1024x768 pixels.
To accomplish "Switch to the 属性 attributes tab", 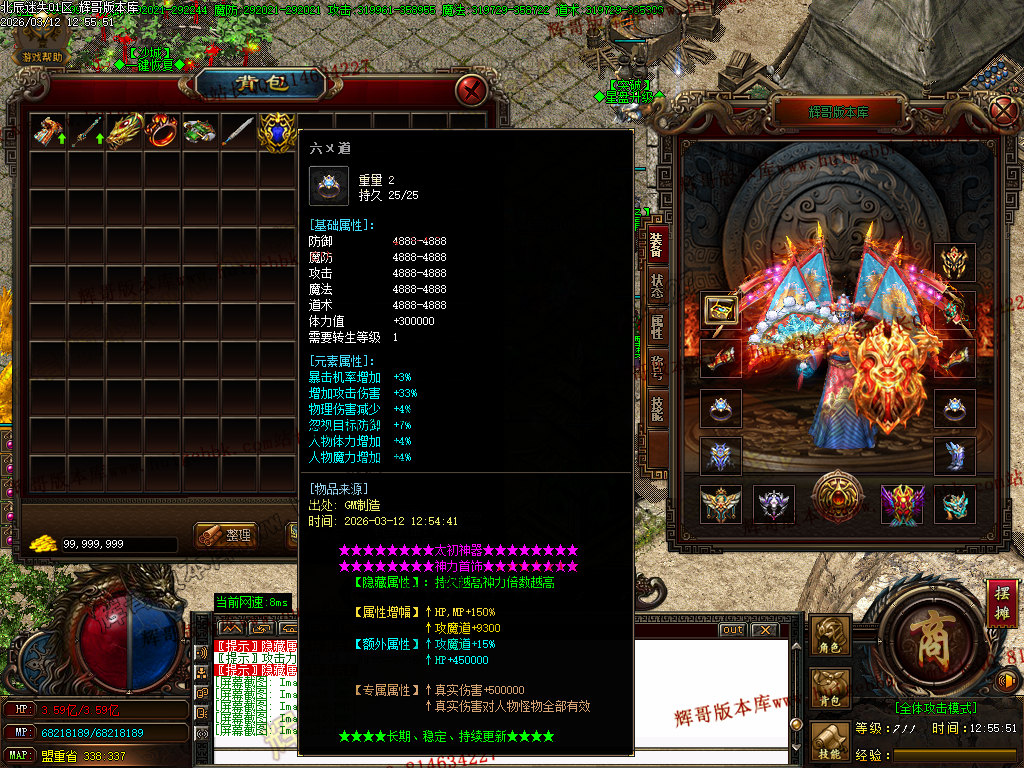I will click(x=657, y=325).
